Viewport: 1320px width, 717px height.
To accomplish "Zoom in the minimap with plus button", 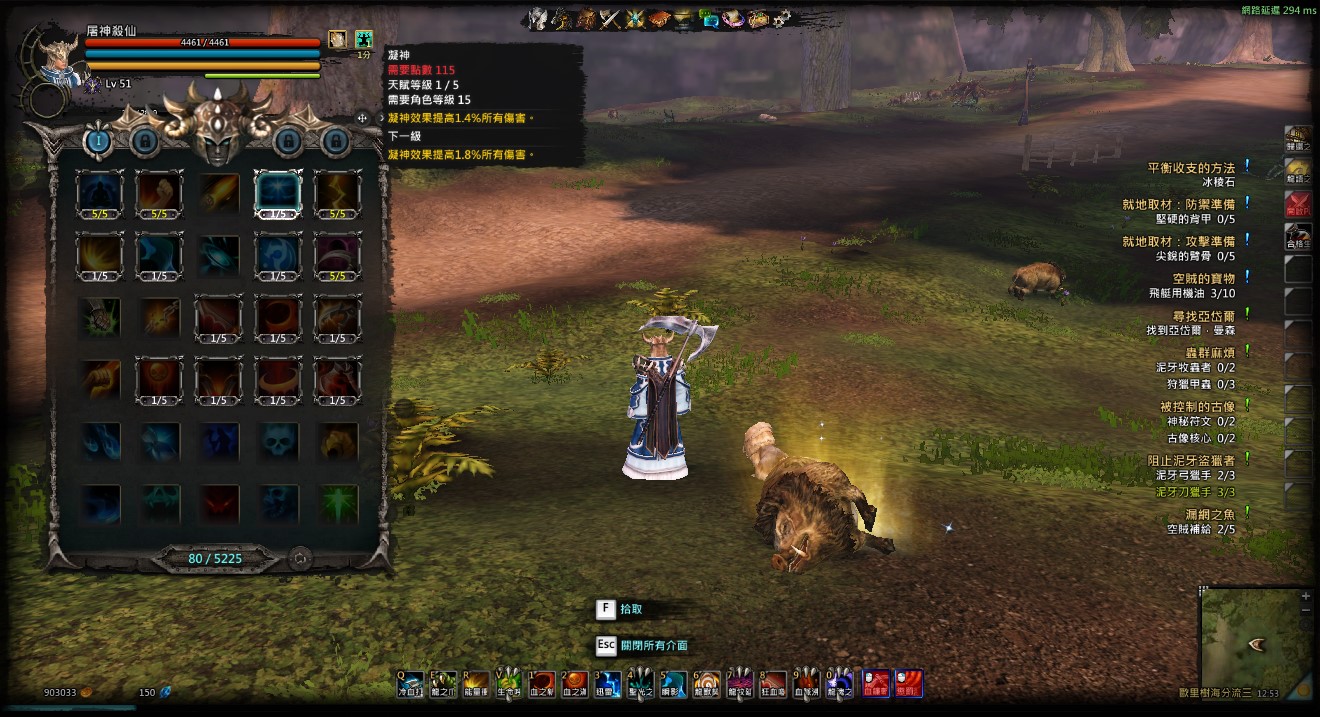I will tap(1305, 596).
